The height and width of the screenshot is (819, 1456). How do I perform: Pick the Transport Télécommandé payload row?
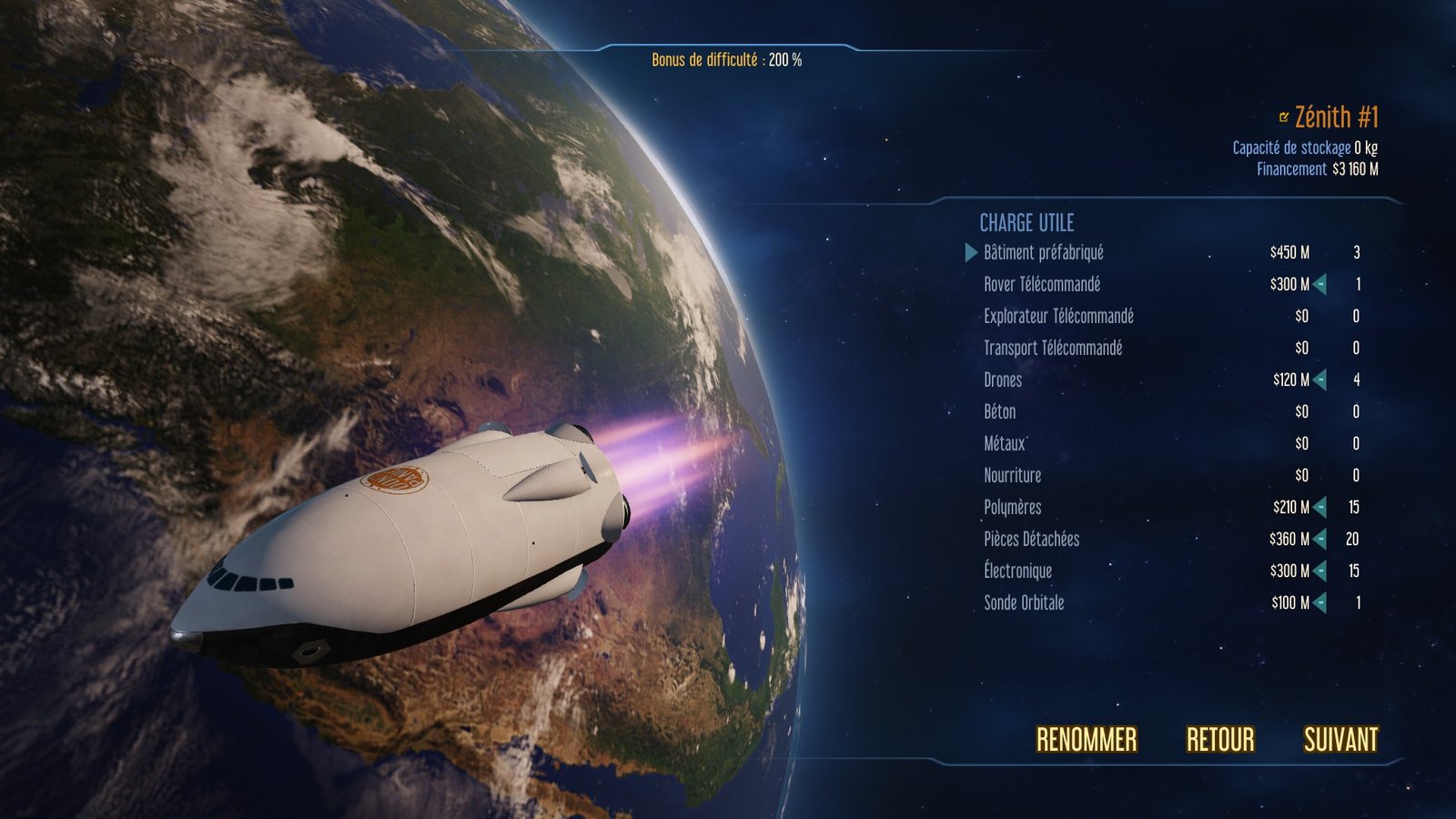tap(1053, 349)
